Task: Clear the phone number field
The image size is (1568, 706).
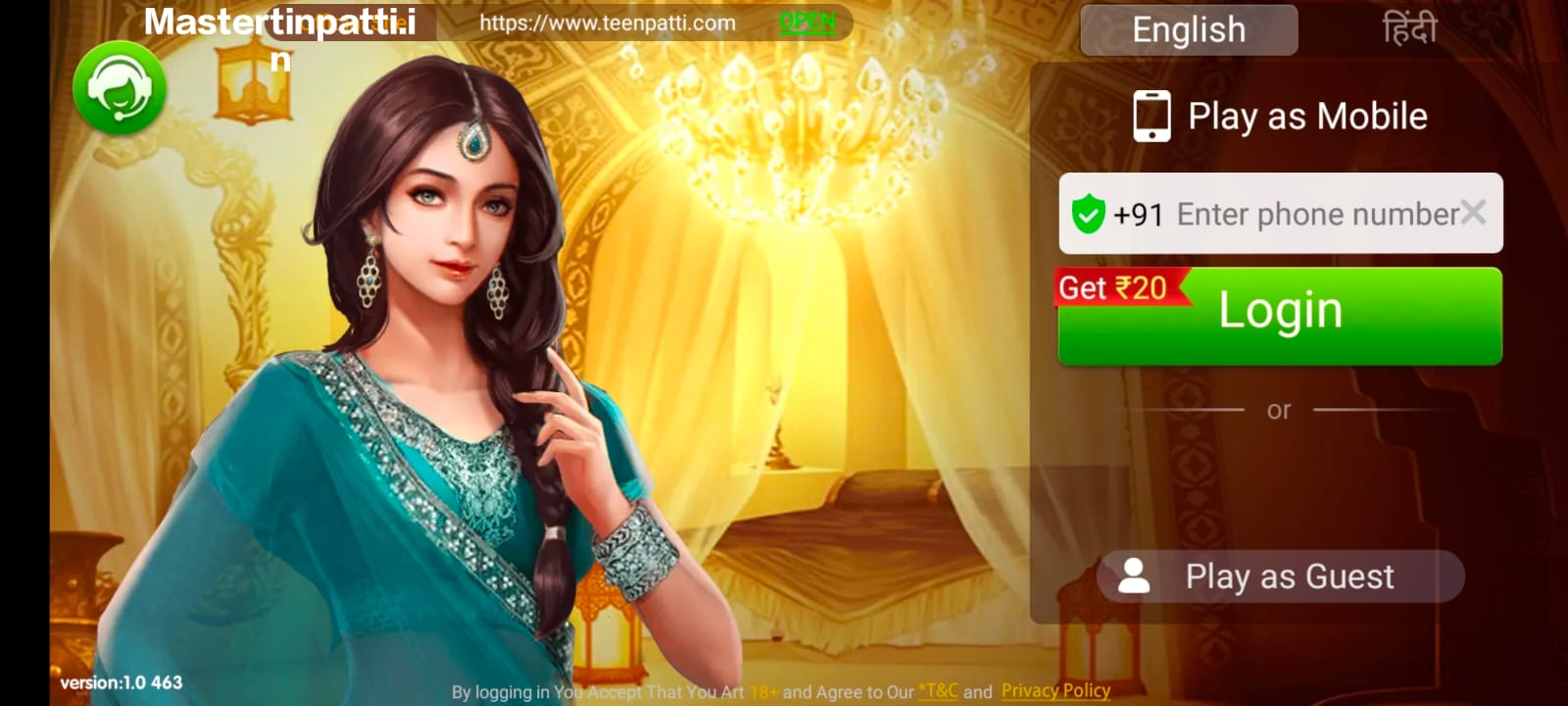Action: coord(1473,212)
